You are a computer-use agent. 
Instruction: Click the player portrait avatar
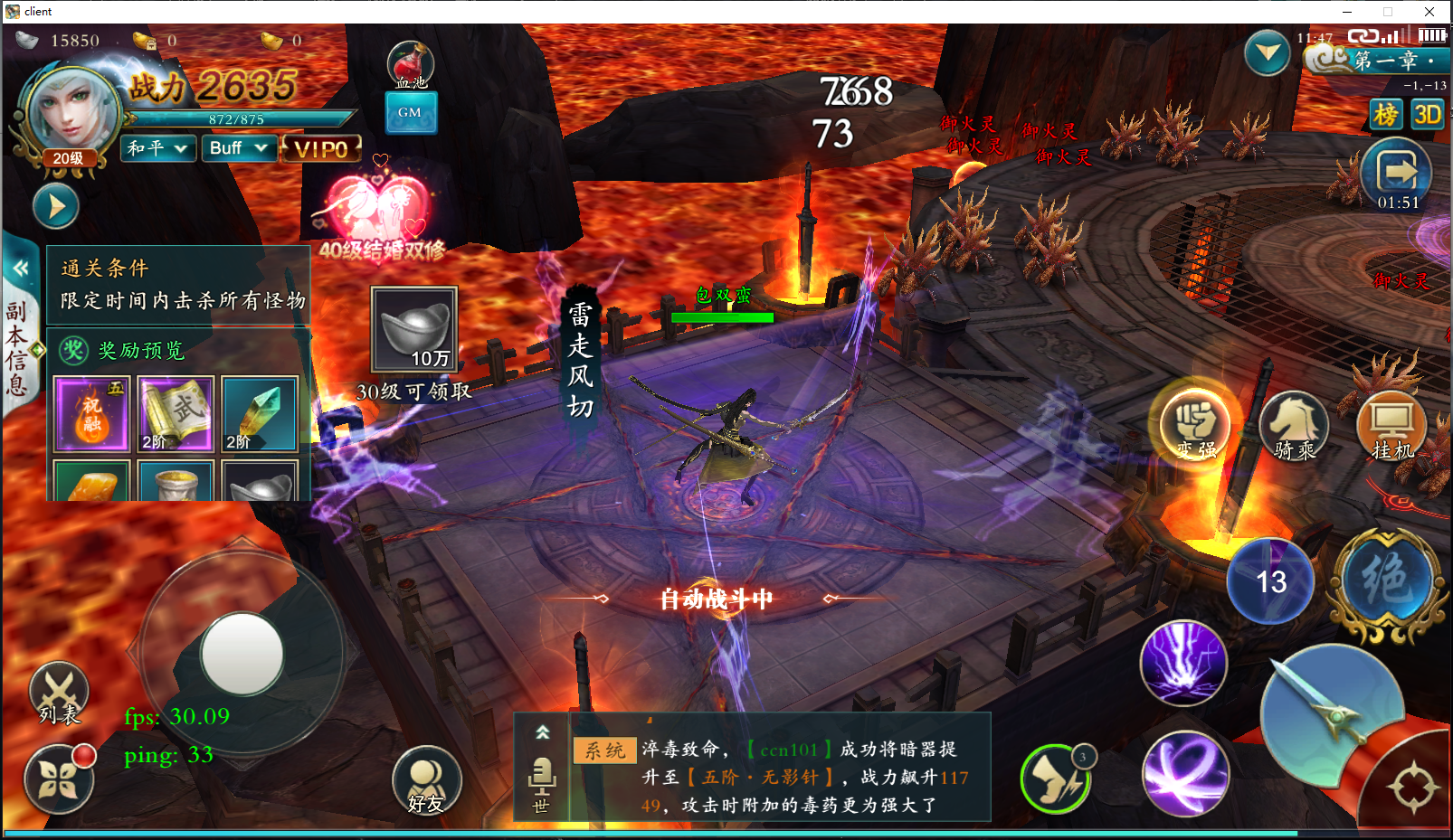[x=71, y=113]
